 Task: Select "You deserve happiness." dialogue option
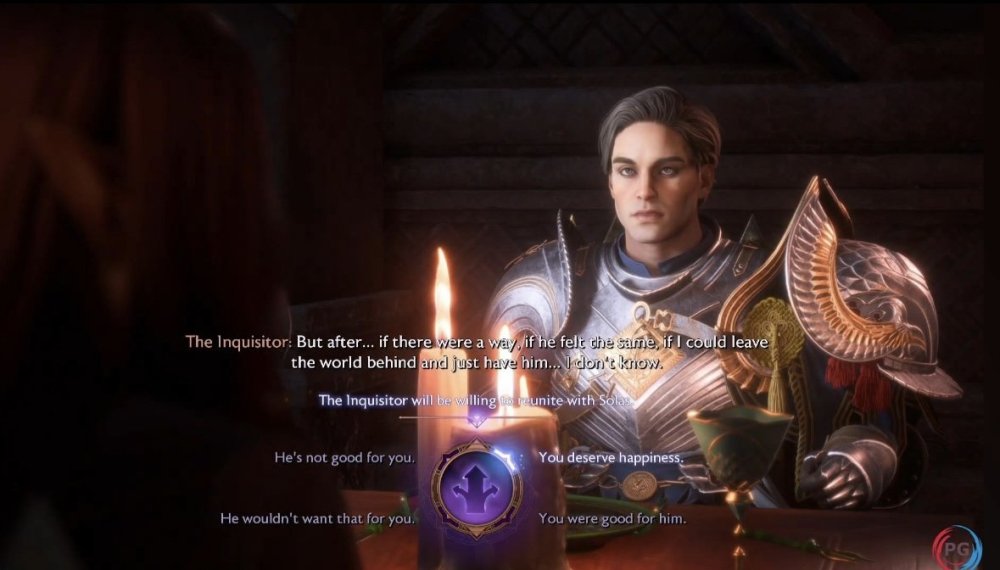tap(611, 458)
